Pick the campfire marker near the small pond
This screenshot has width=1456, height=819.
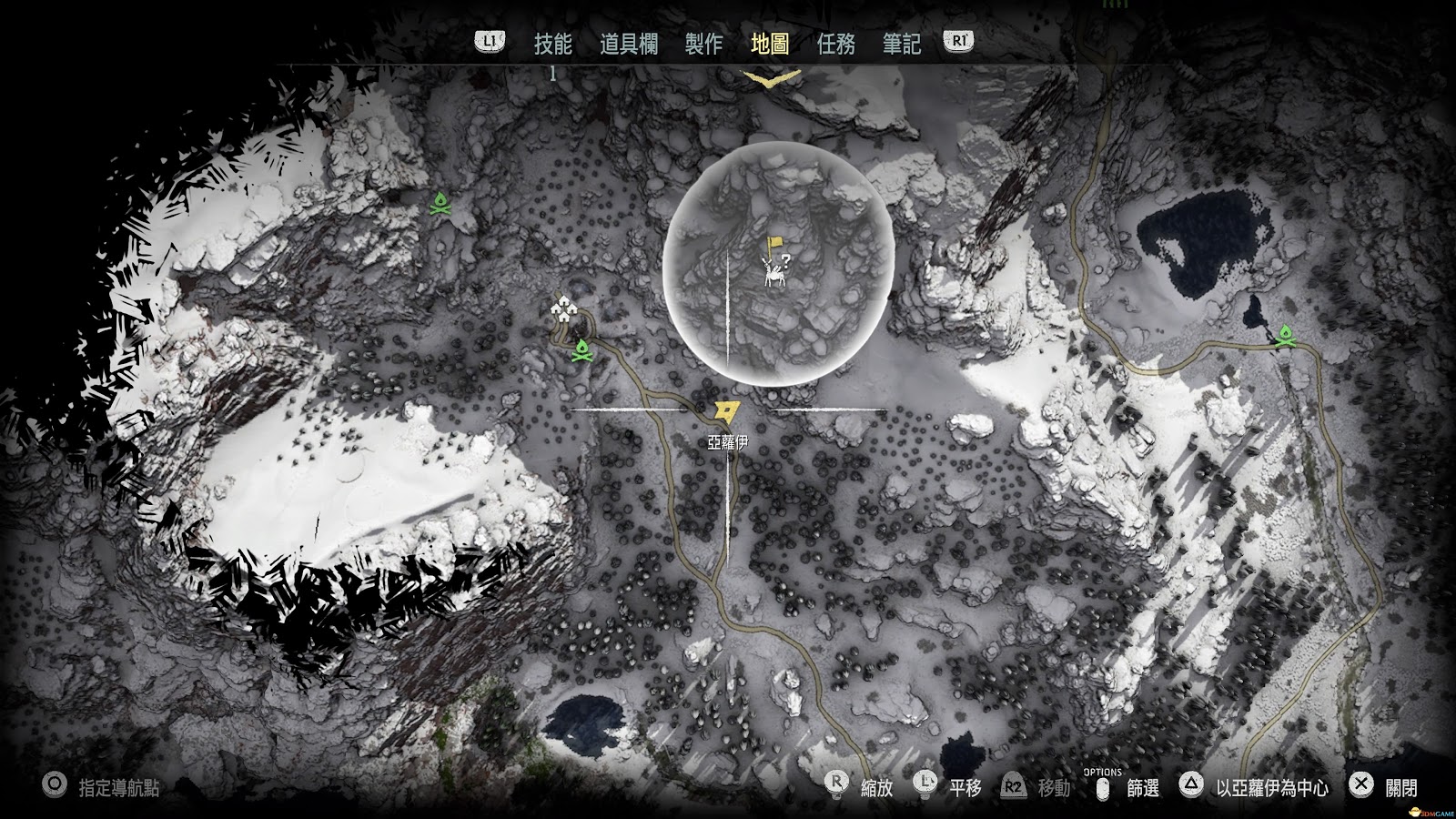click(x=1285, y=337)
